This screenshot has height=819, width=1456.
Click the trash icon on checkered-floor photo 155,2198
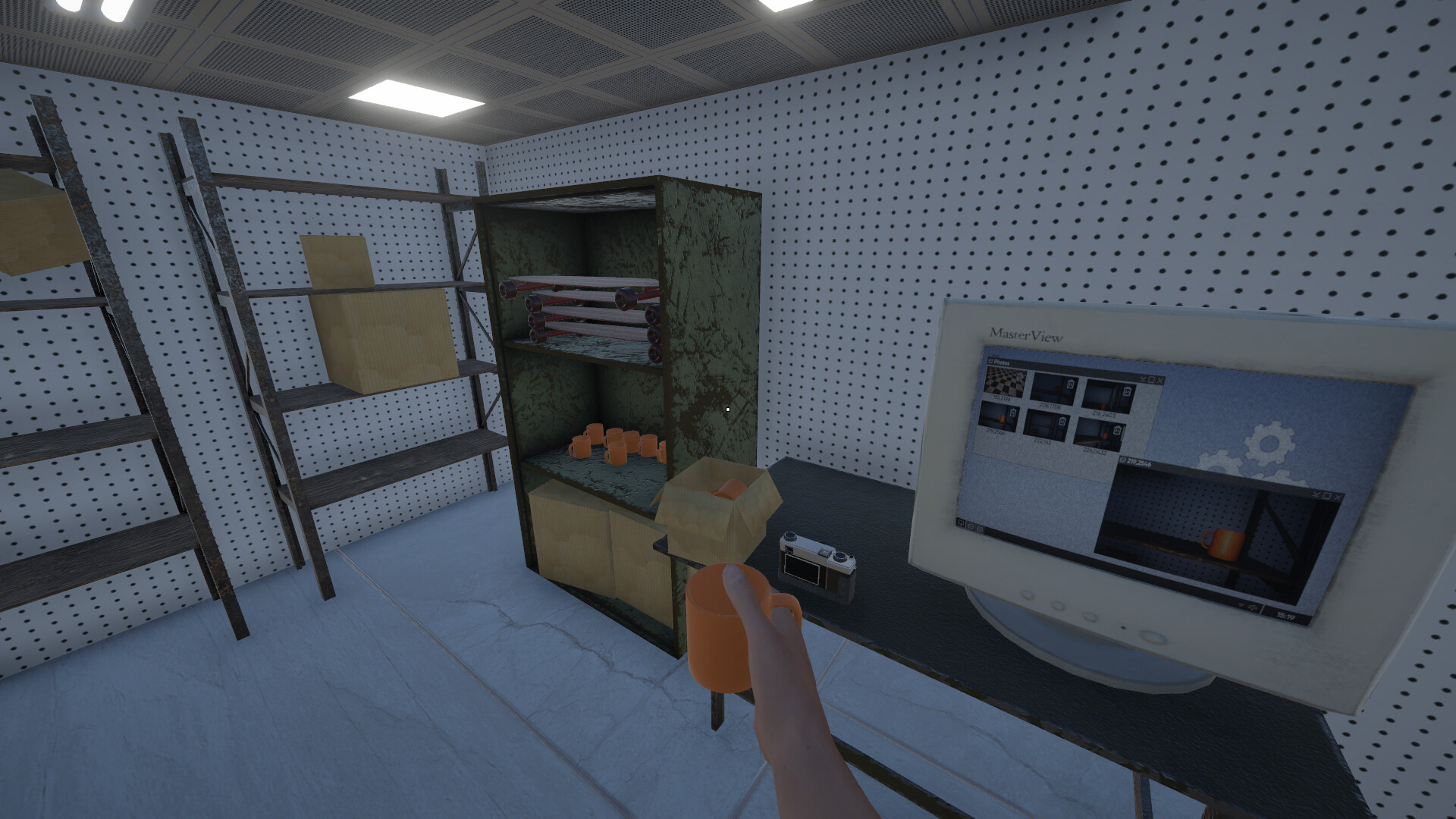tap(1020, 377)
